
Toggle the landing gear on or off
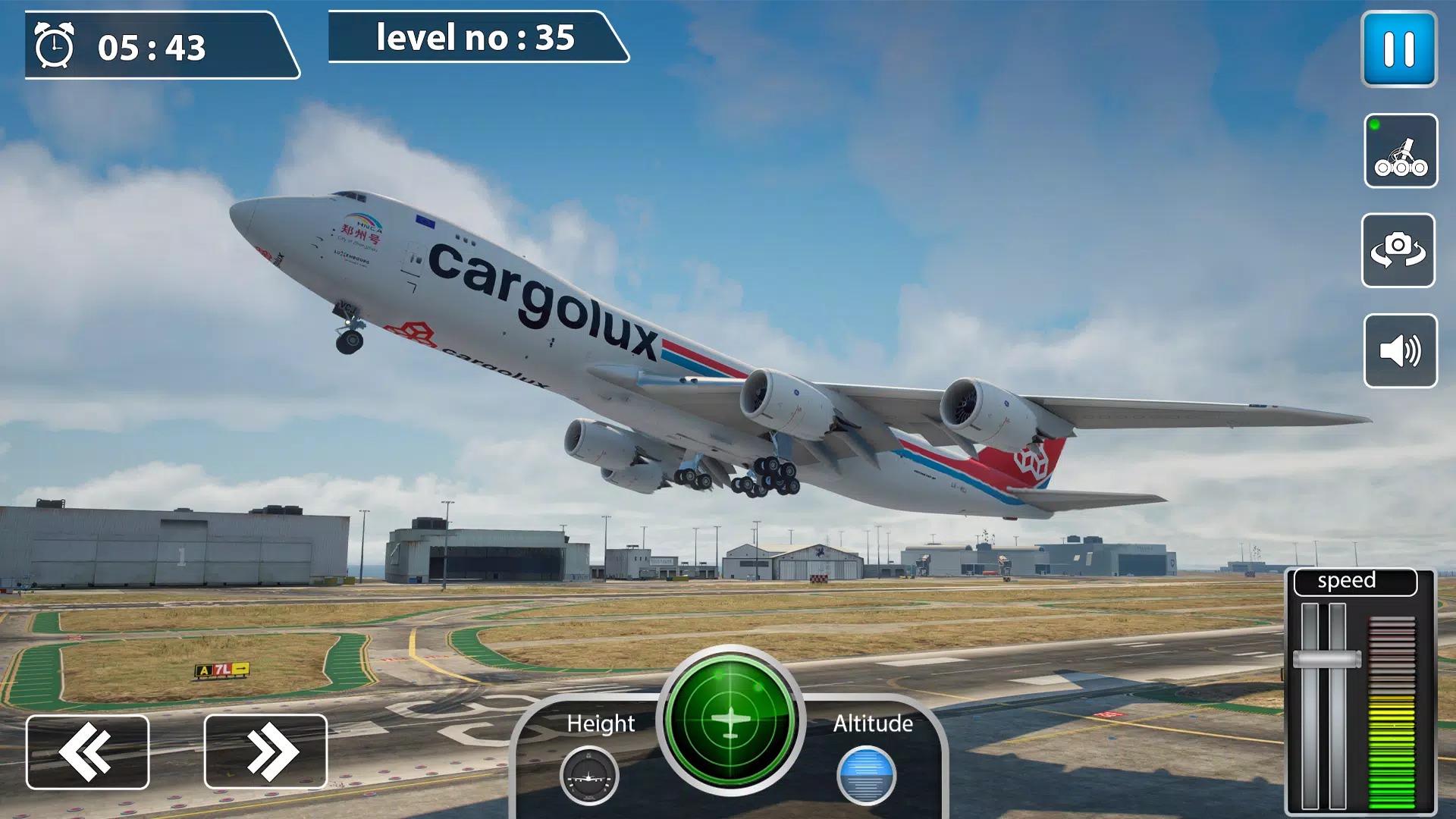(1401, 152)
